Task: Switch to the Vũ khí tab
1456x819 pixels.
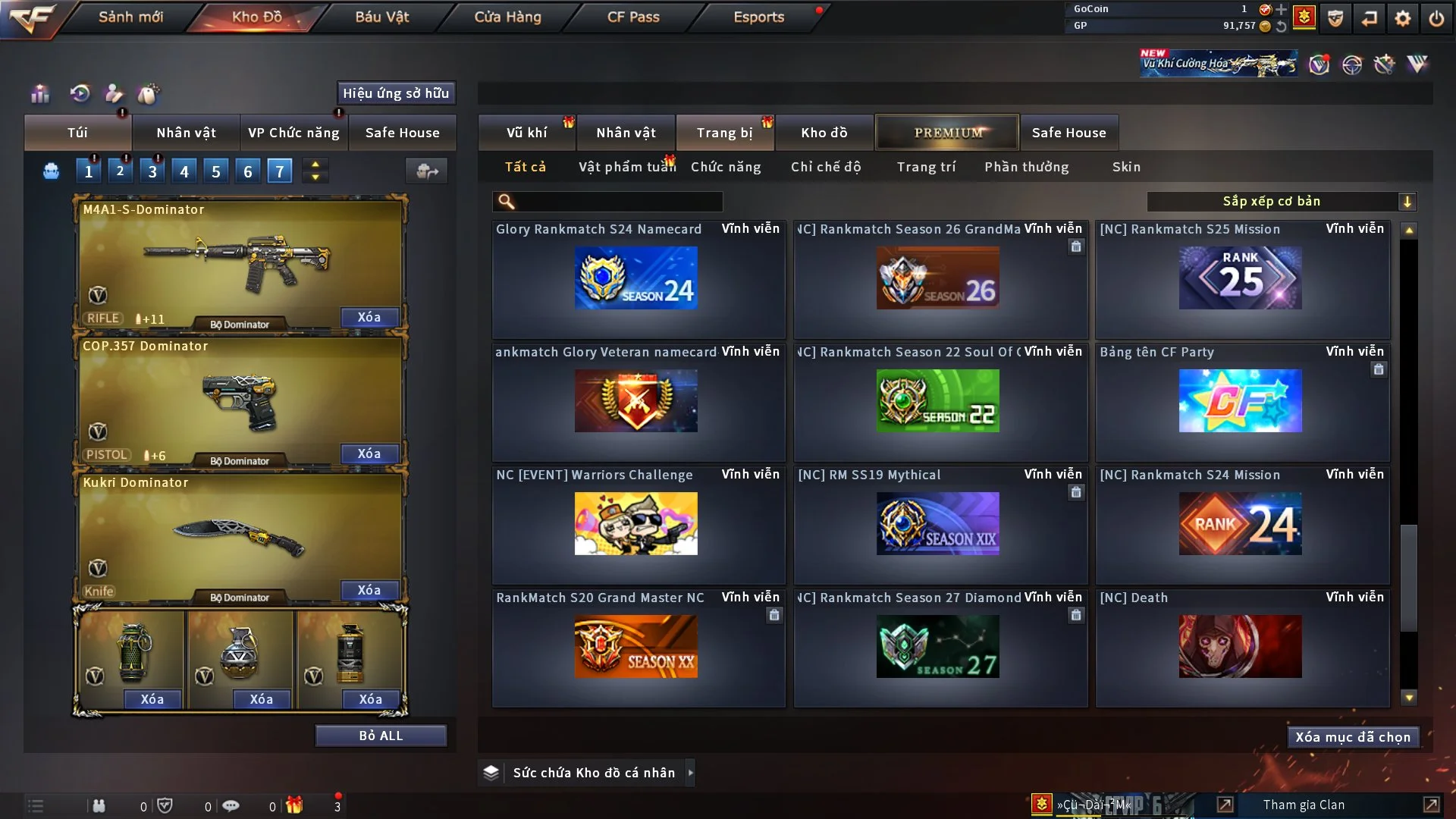Action: click(526, 133)
